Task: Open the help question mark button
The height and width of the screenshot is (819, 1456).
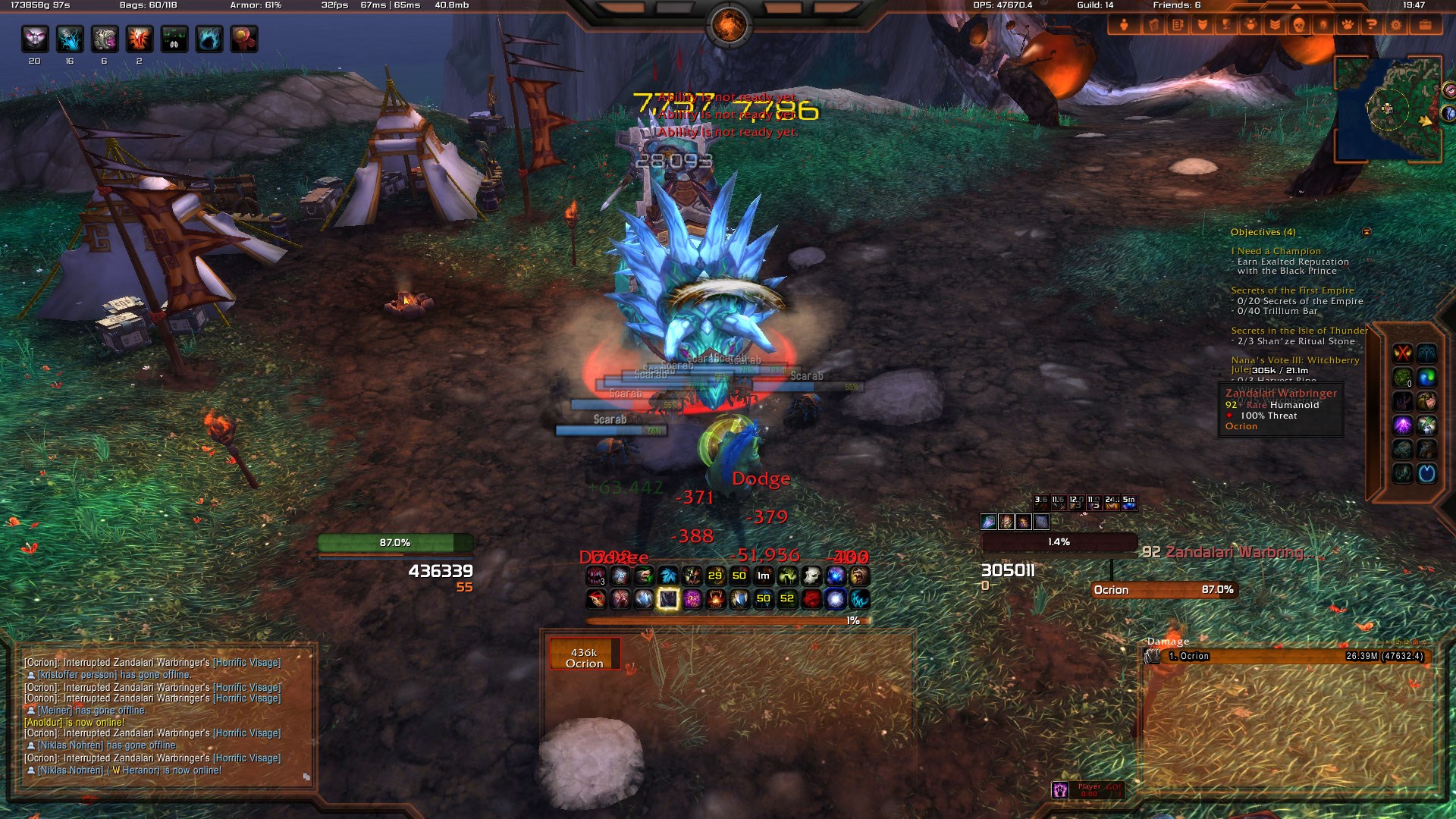Action: coord(1371,25)
